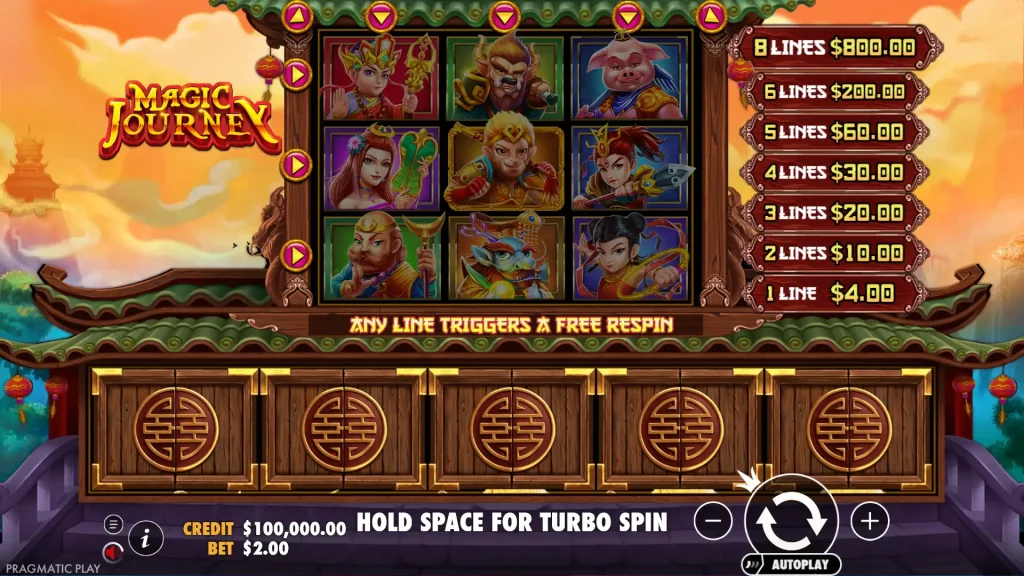Toggle the red speaker sound icon

coord(114,550)
